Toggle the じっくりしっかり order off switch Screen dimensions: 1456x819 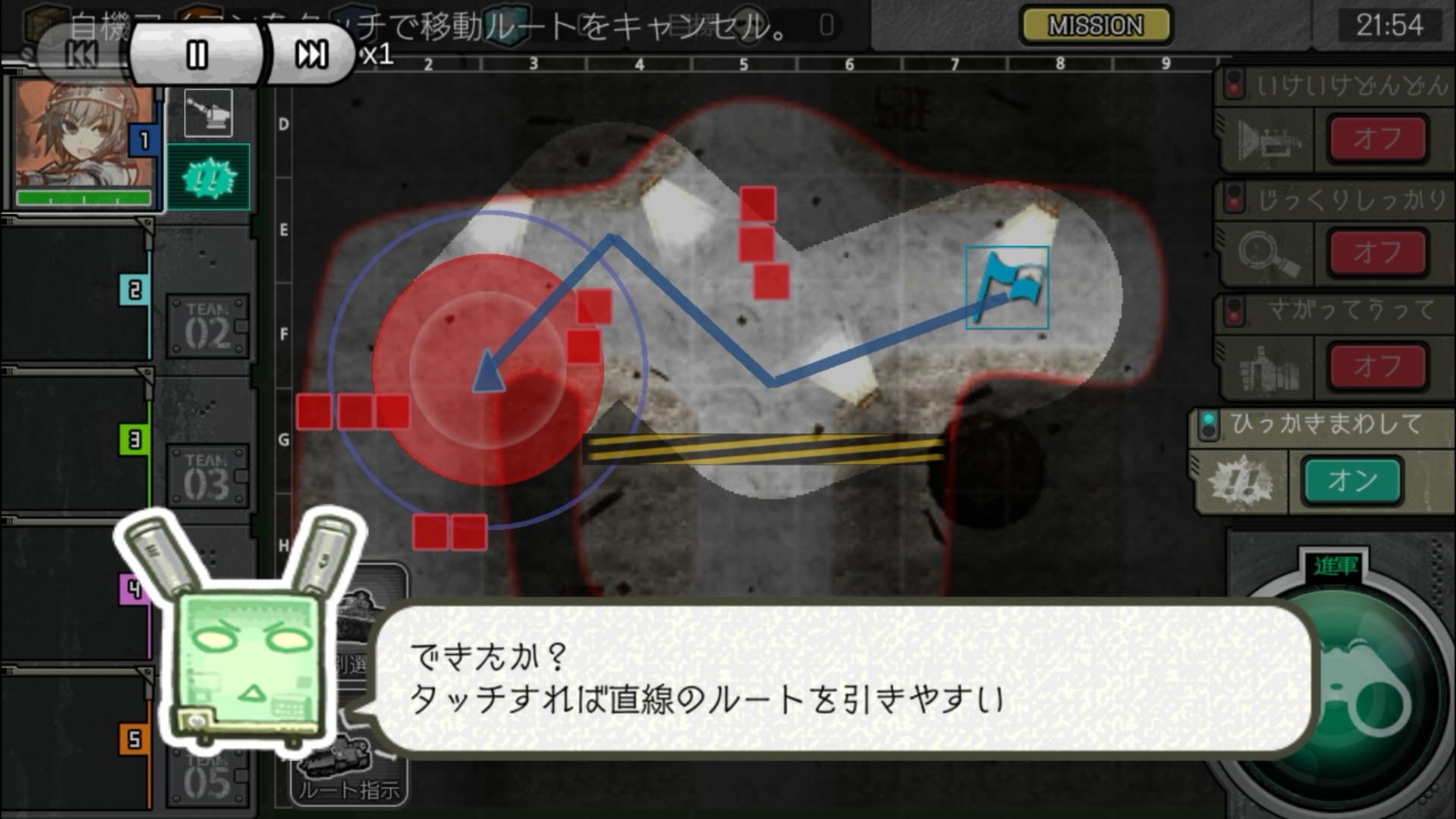point(1377,253)
